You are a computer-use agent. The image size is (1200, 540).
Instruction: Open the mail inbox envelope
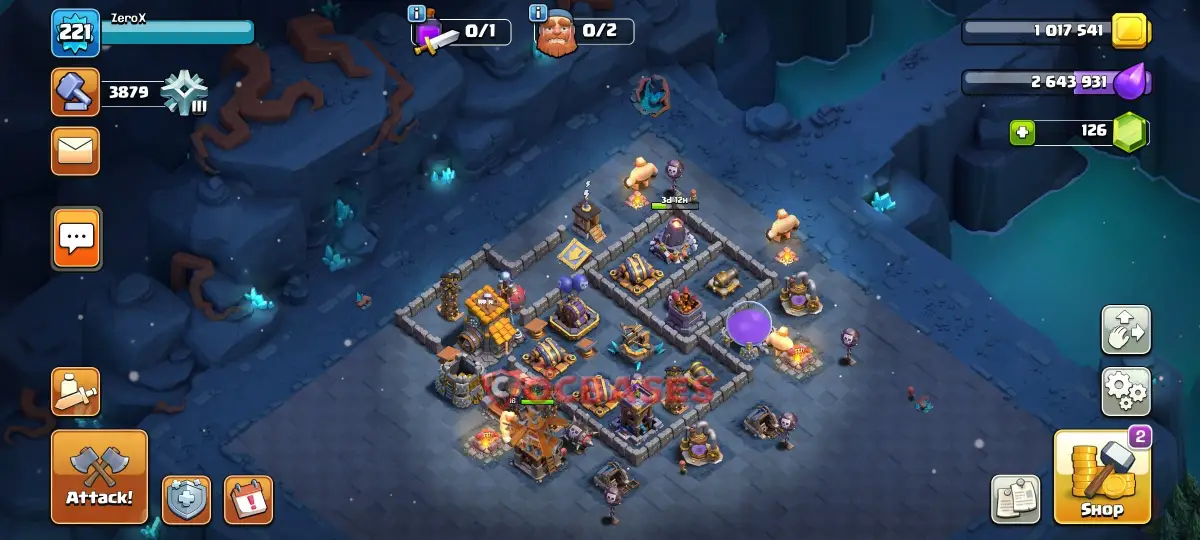75,151
